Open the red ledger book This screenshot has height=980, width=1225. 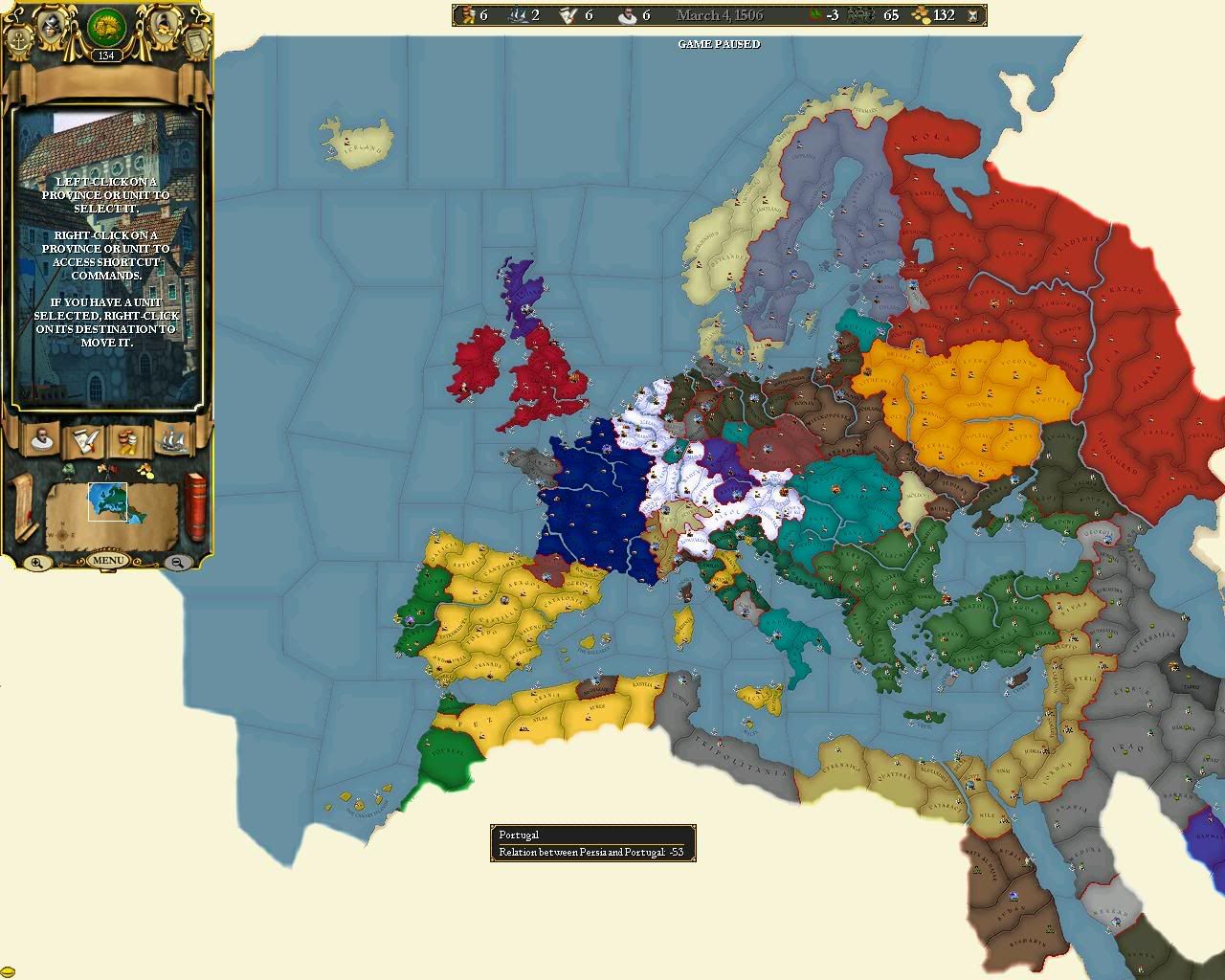pos(194,506)
